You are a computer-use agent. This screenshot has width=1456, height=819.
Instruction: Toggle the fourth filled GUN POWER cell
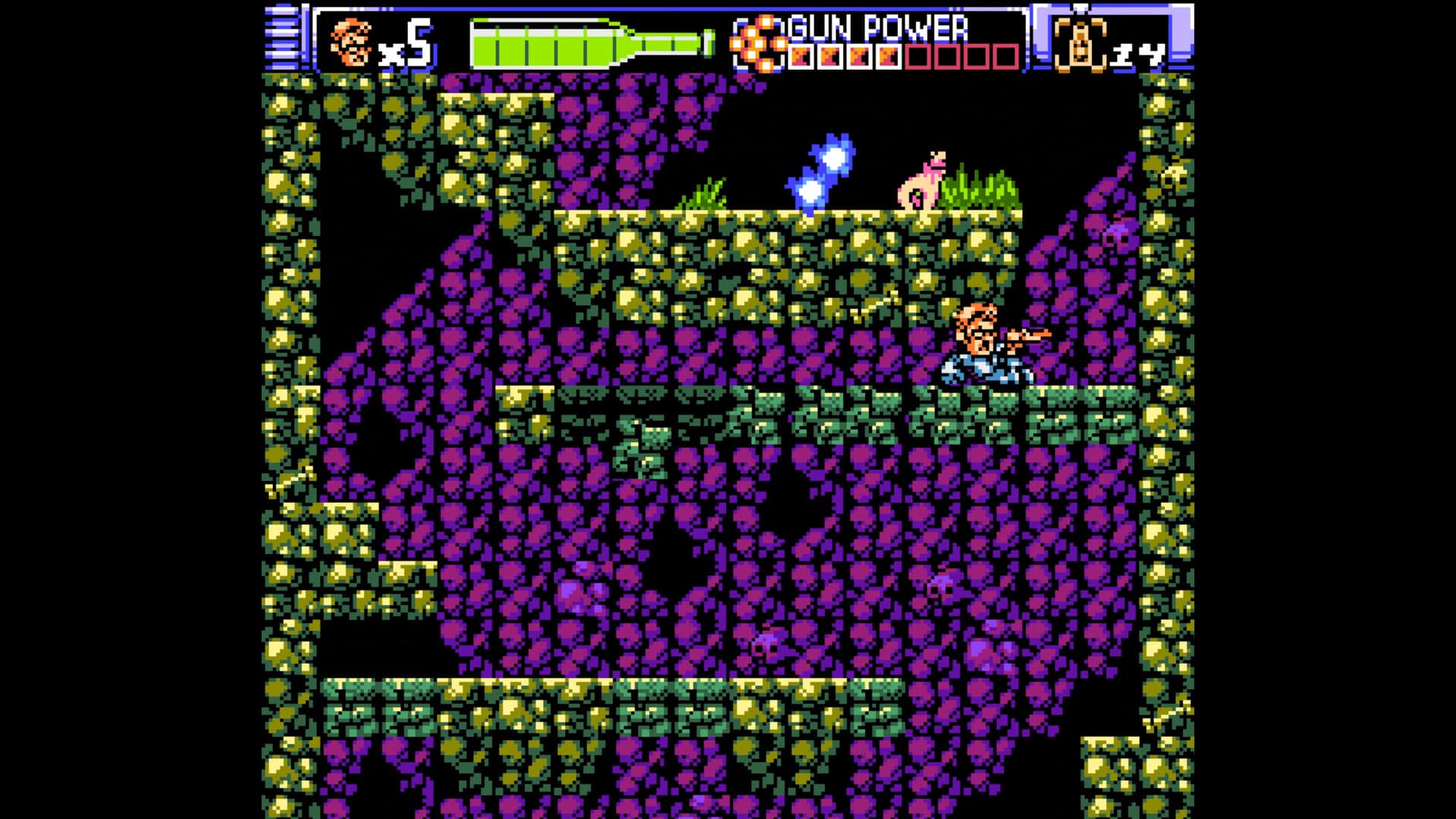[889, 55]
